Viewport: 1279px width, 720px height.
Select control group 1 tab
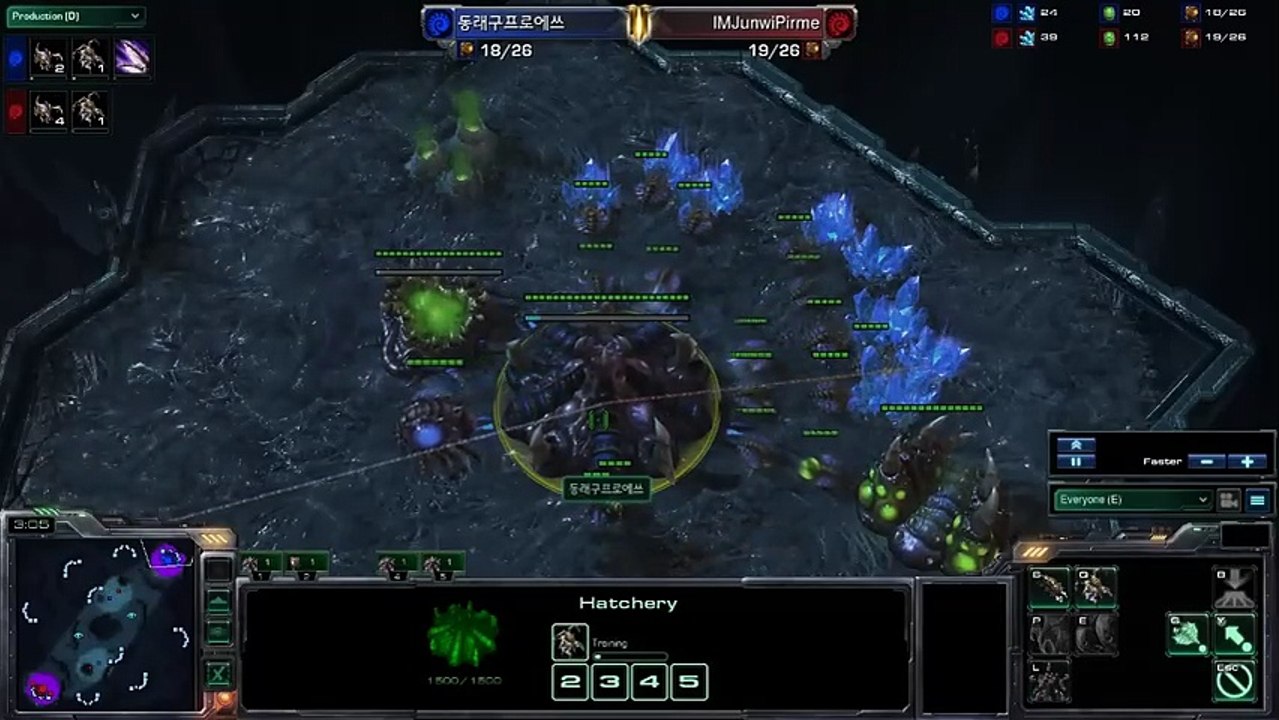(x=261, y=565)
